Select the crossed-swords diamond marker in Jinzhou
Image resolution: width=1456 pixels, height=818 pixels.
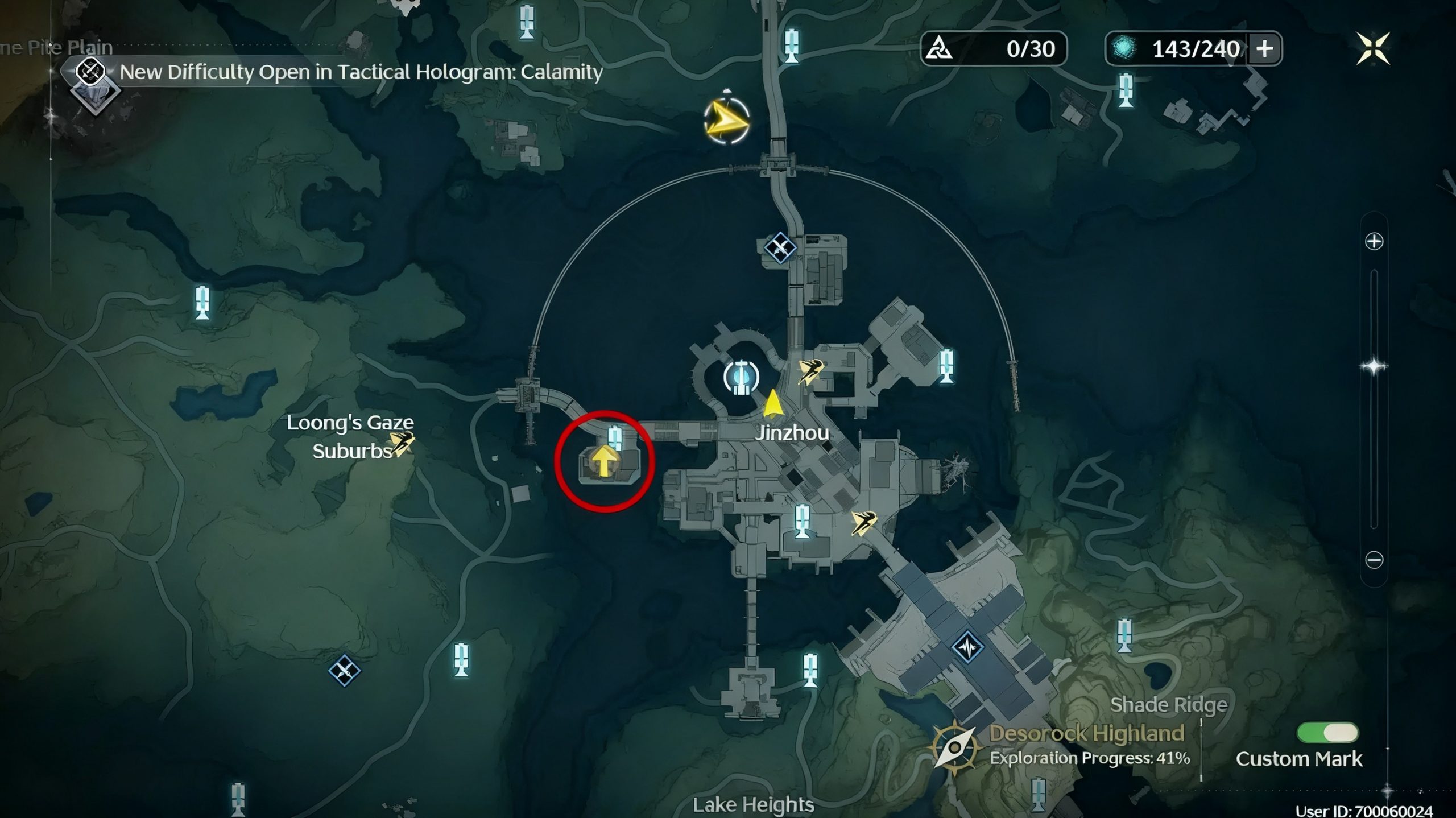780,248
